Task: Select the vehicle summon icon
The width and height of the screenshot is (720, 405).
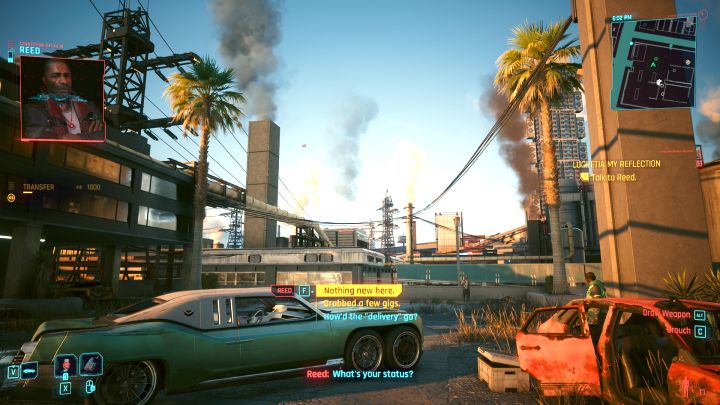Action: coord(29,371)
